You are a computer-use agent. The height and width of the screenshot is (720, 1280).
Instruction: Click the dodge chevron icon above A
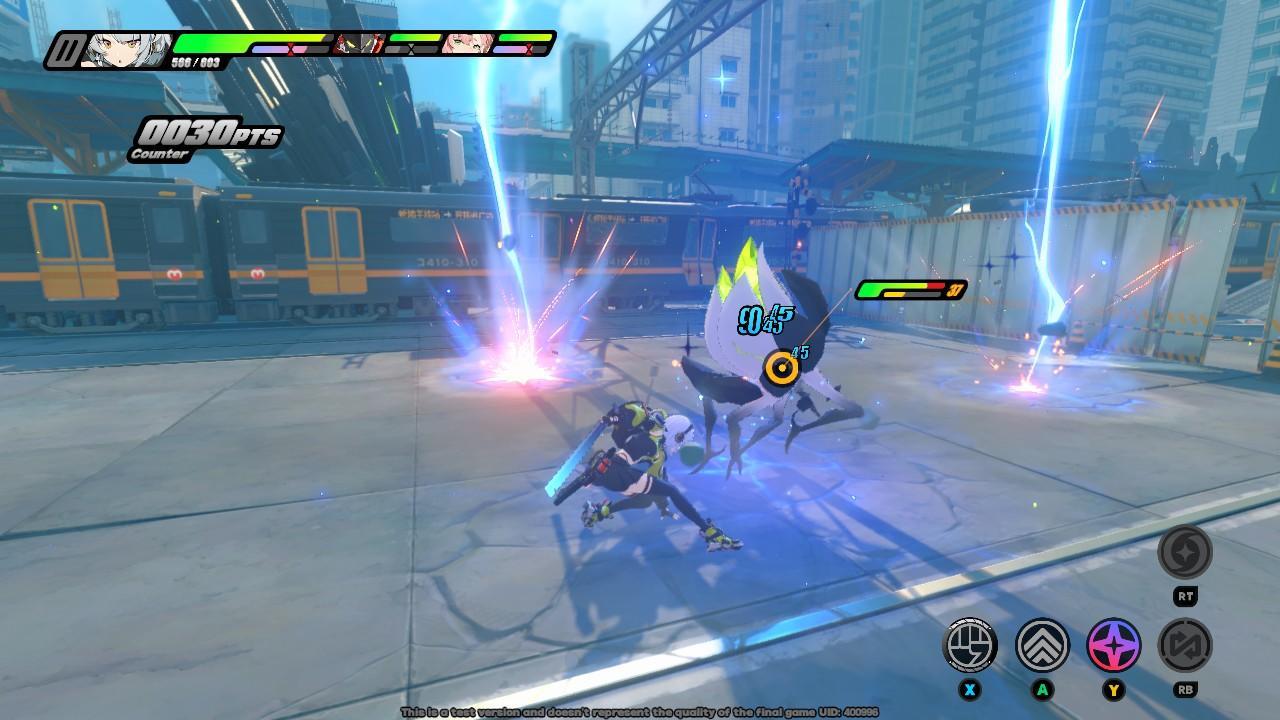[1040, 647]
